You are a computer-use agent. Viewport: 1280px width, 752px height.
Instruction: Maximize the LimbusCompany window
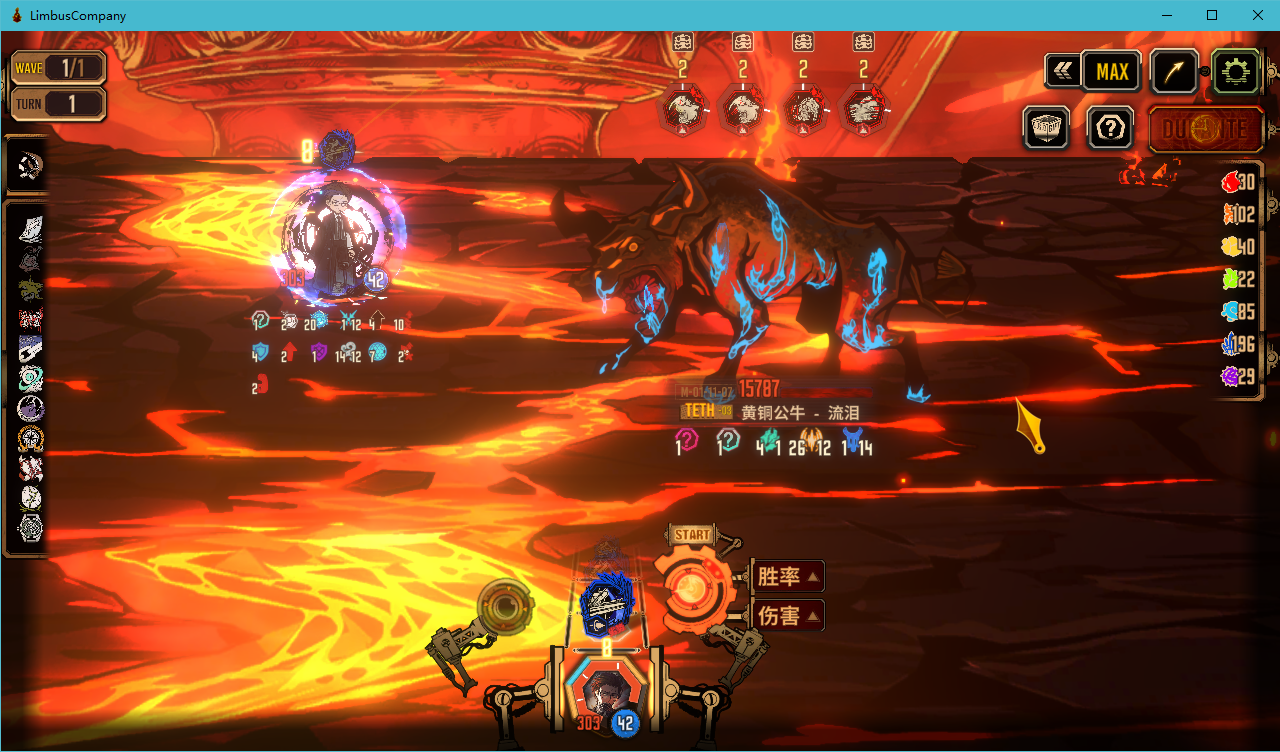tap(1212, 15)
